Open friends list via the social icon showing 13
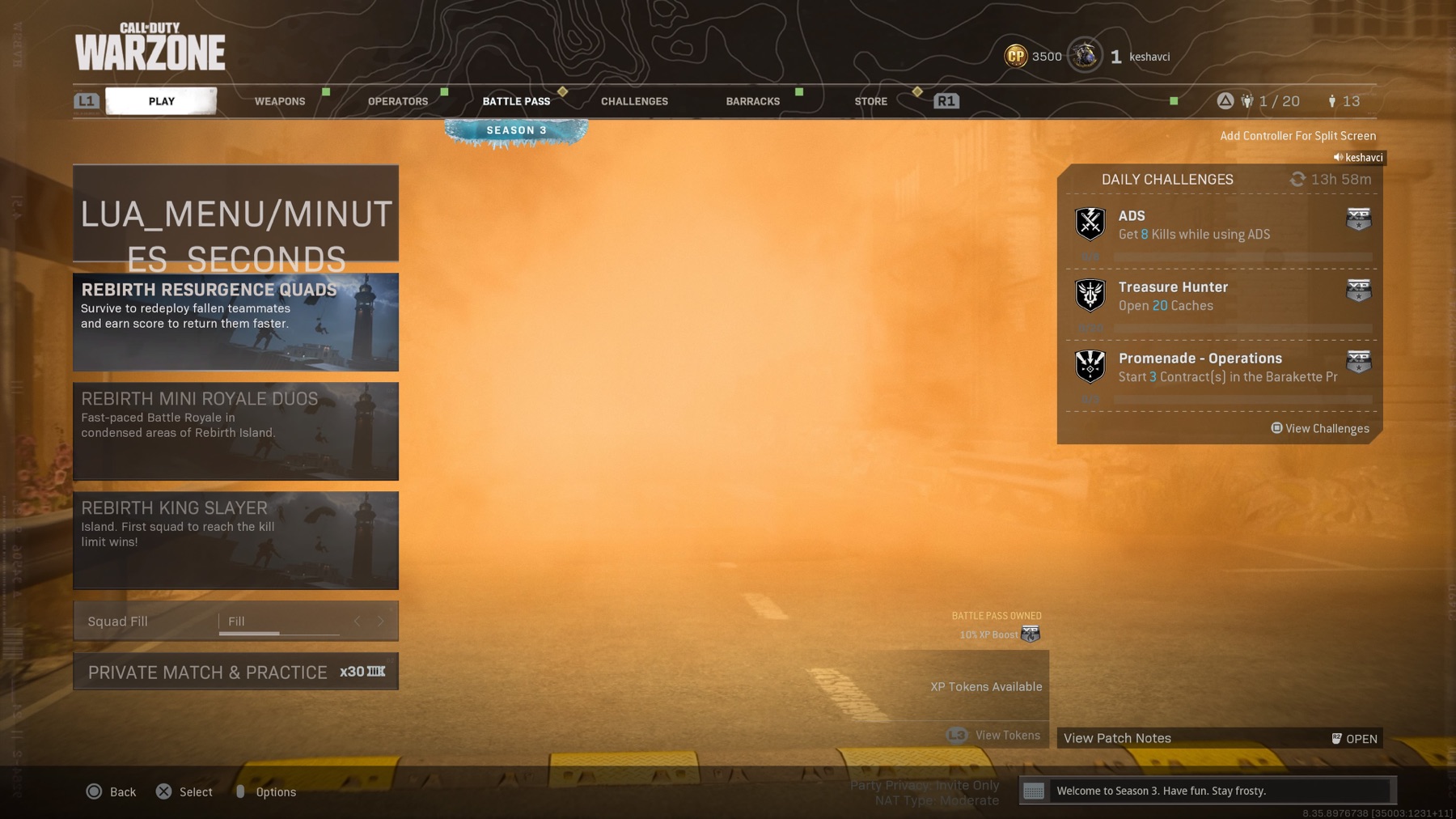Screen dimensions: 1456x819 pyautogui.click(x=1331, y=100)
